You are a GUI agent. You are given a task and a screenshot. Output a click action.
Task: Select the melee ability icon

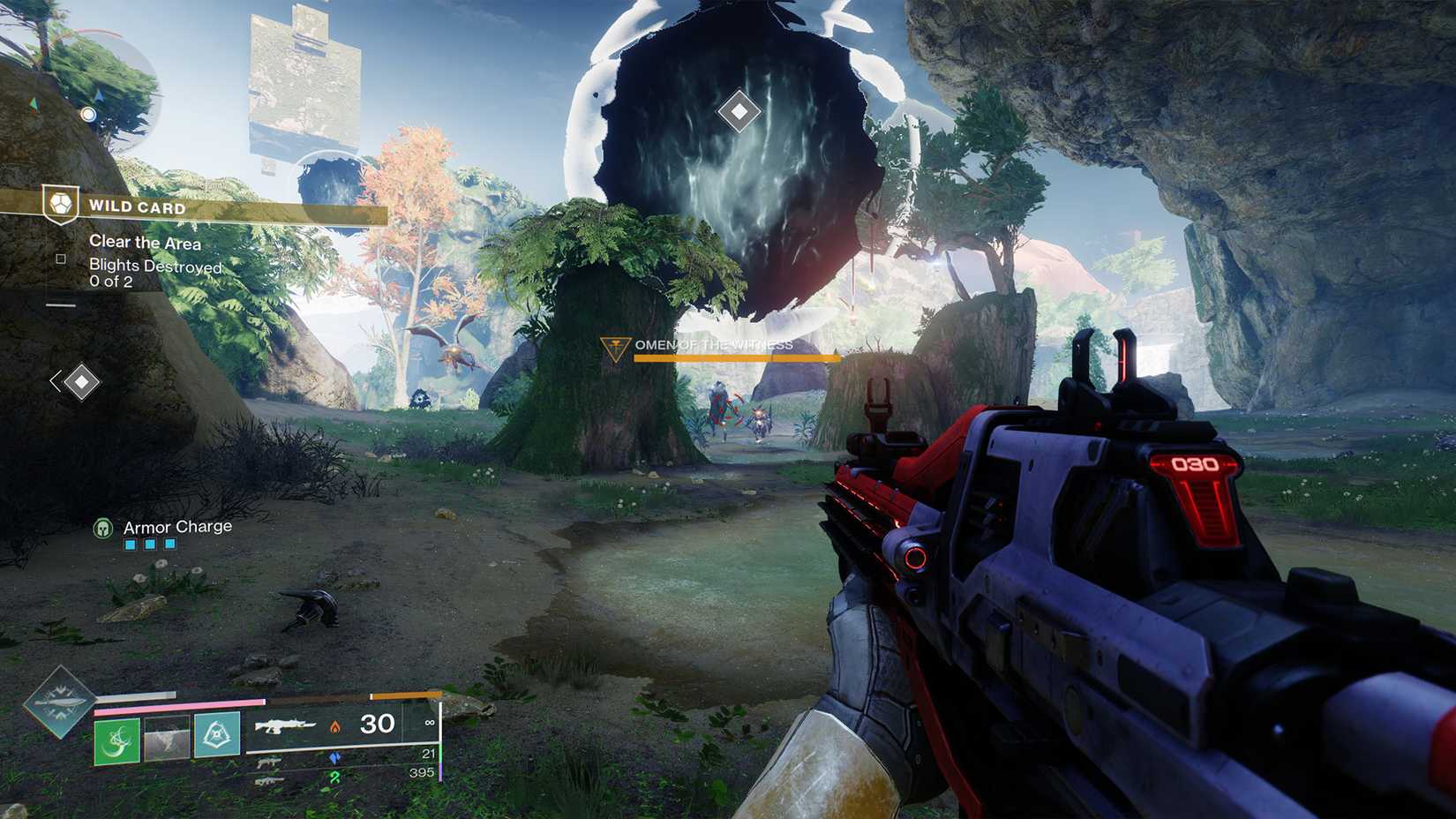tap(164, 740)
